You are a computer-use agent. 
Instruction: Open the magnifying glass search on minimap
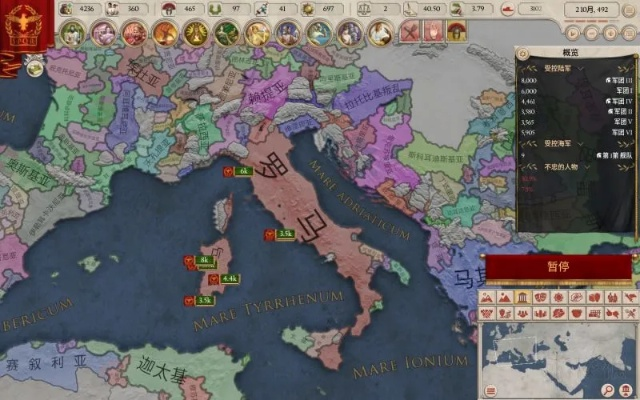tap(609, 389)
